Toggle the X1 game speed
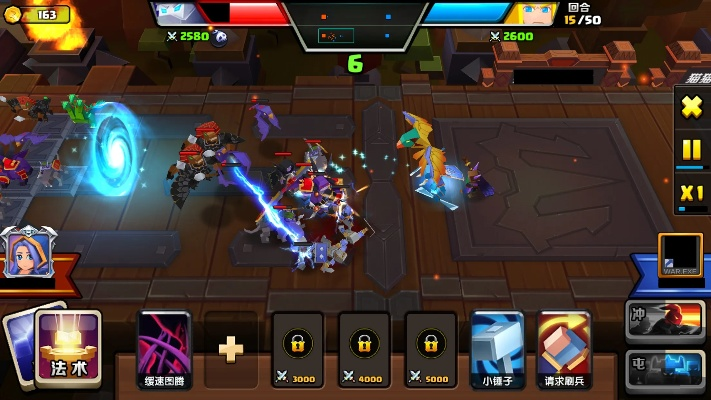Screen dimensions: 711x400 (691, 193)
